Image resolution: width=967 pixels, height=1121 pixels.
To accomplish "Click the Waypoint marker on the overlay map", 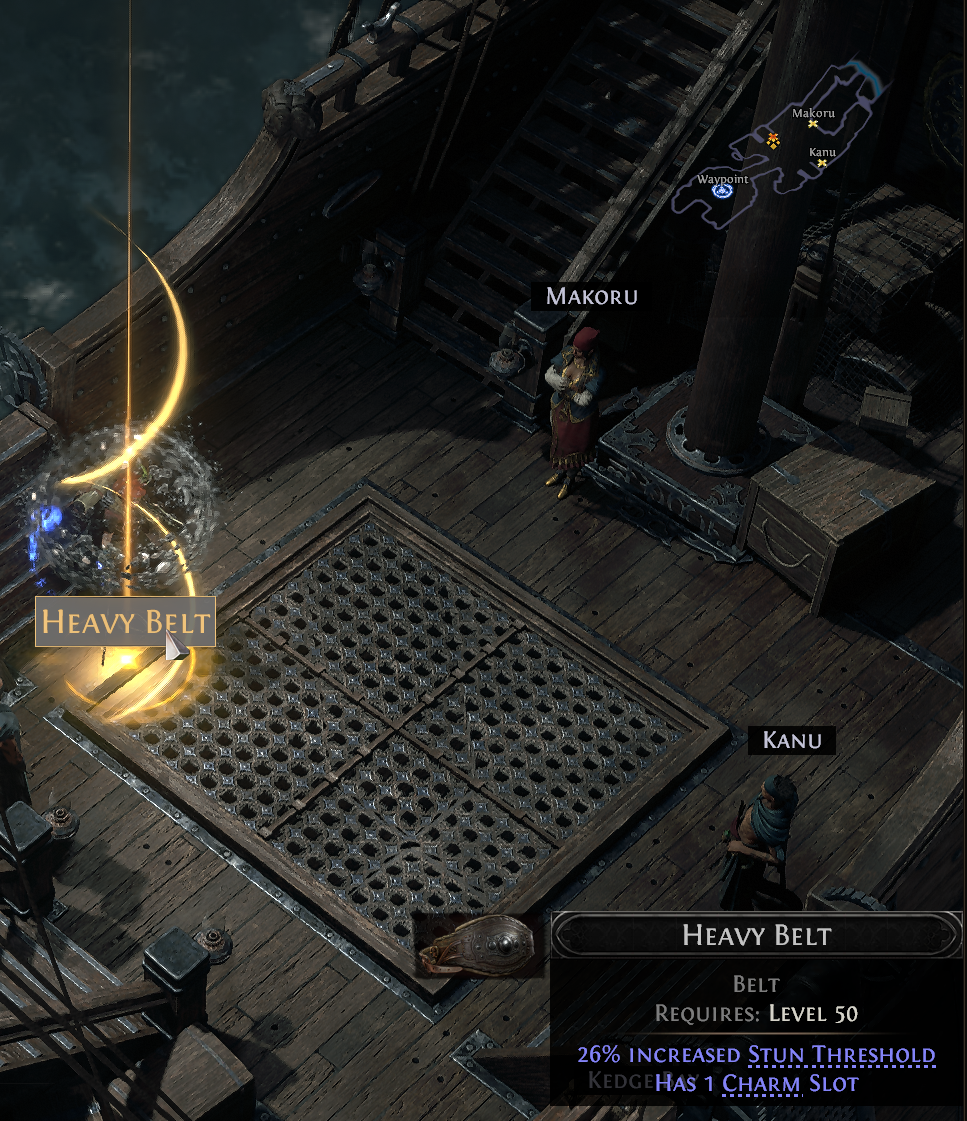I will click(722, 190).
